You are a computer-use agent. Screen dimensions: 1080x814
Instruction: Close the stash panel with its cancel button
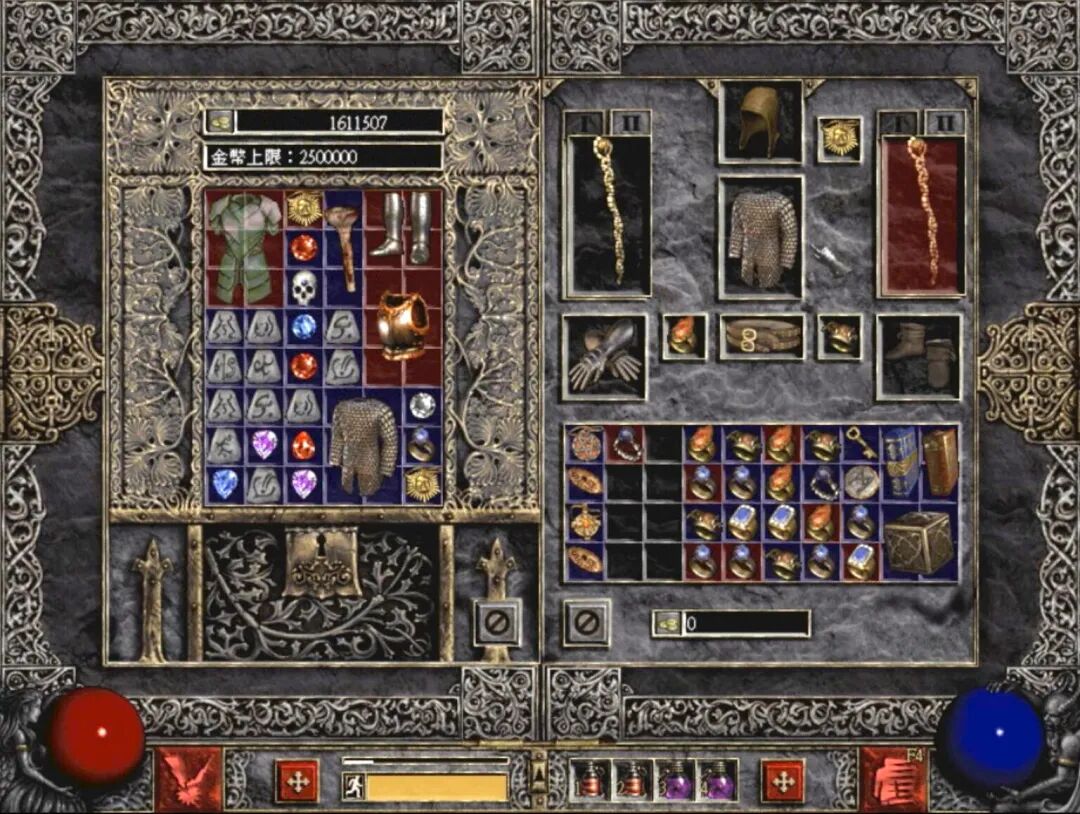497,624
